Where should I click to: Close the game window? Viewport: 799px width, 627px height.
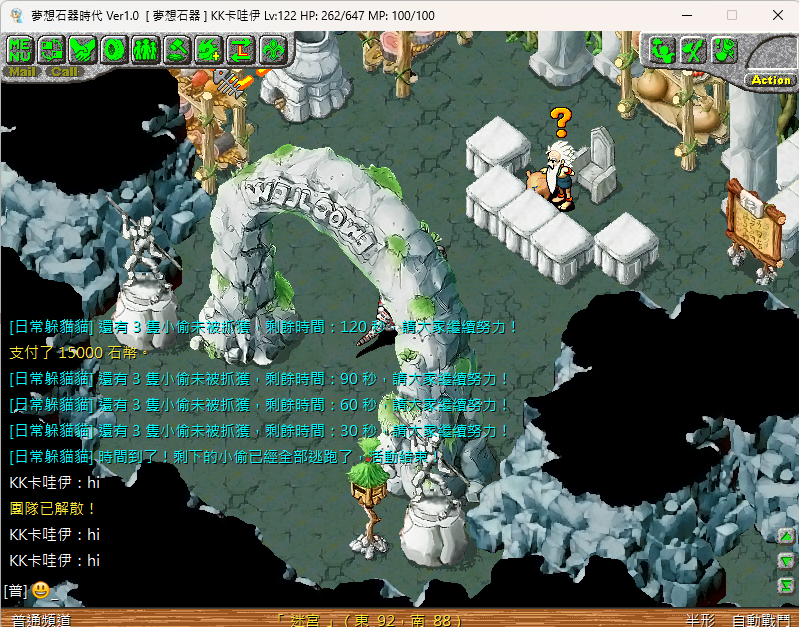[777, 15]
